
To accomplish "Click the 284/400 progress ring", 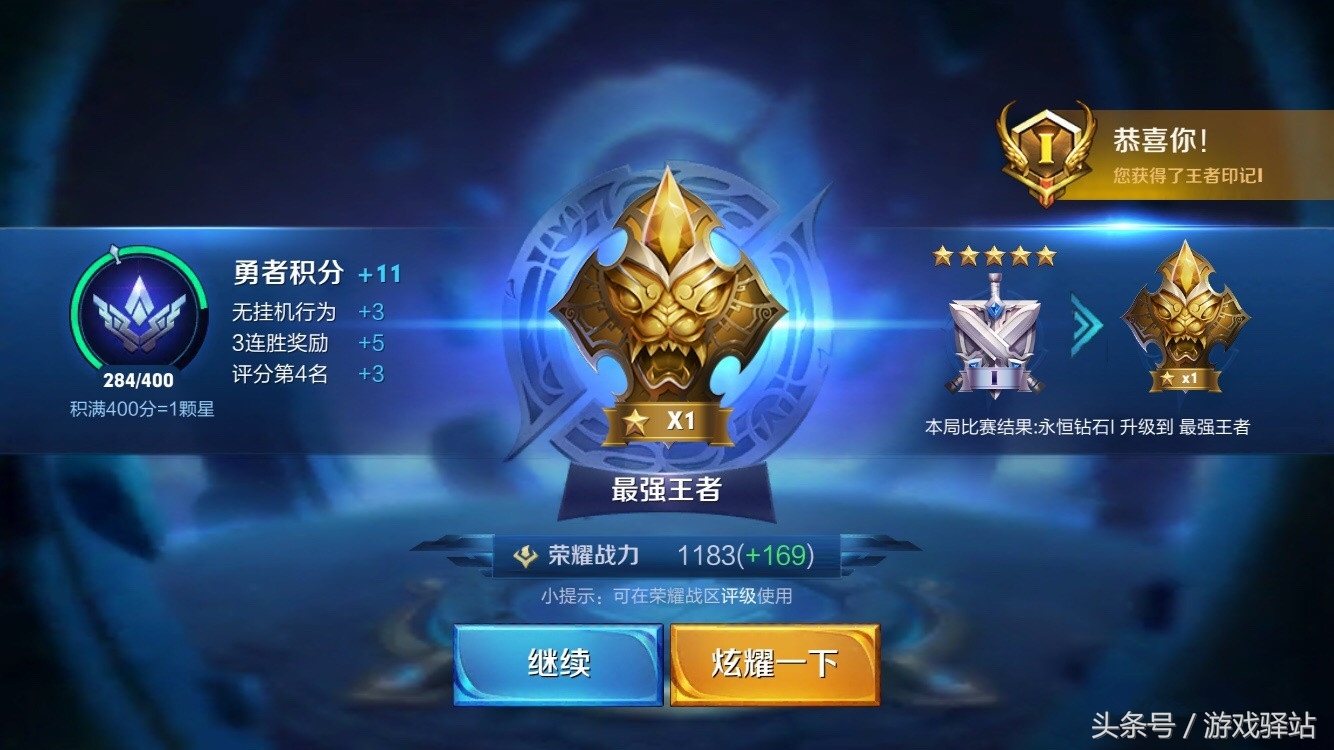I will pyautogui.click(x=137, y=381).
